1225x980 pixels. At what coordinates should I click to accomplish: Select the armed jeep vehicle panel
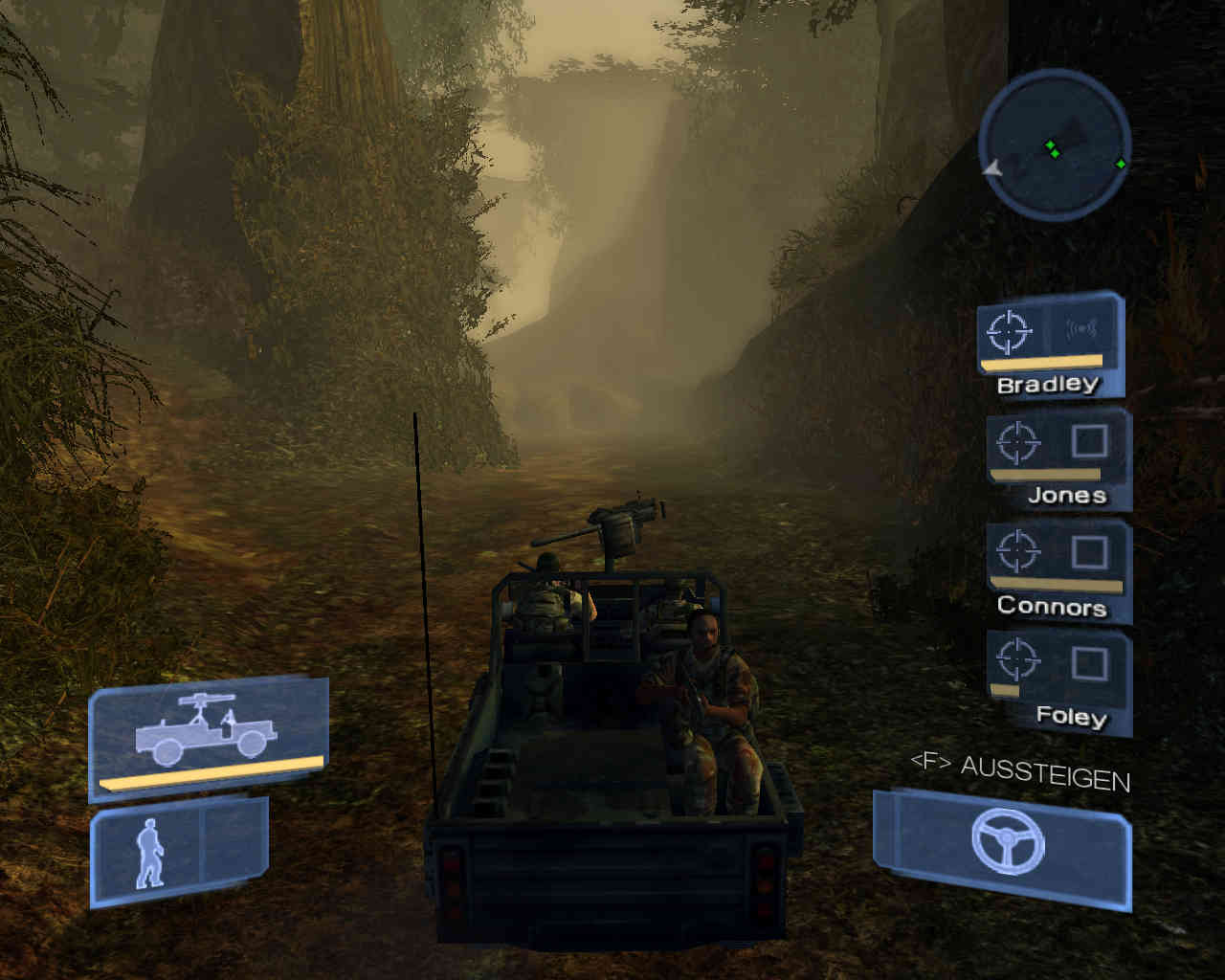click(209, 735)
